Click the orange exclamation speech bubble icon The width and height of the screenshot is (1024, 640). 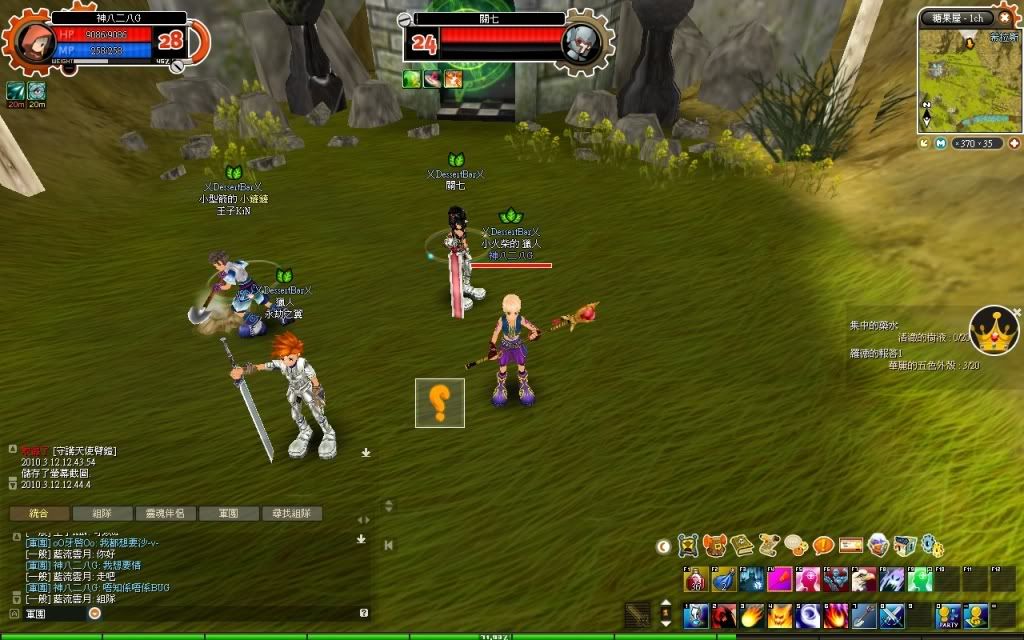(823, 545)
